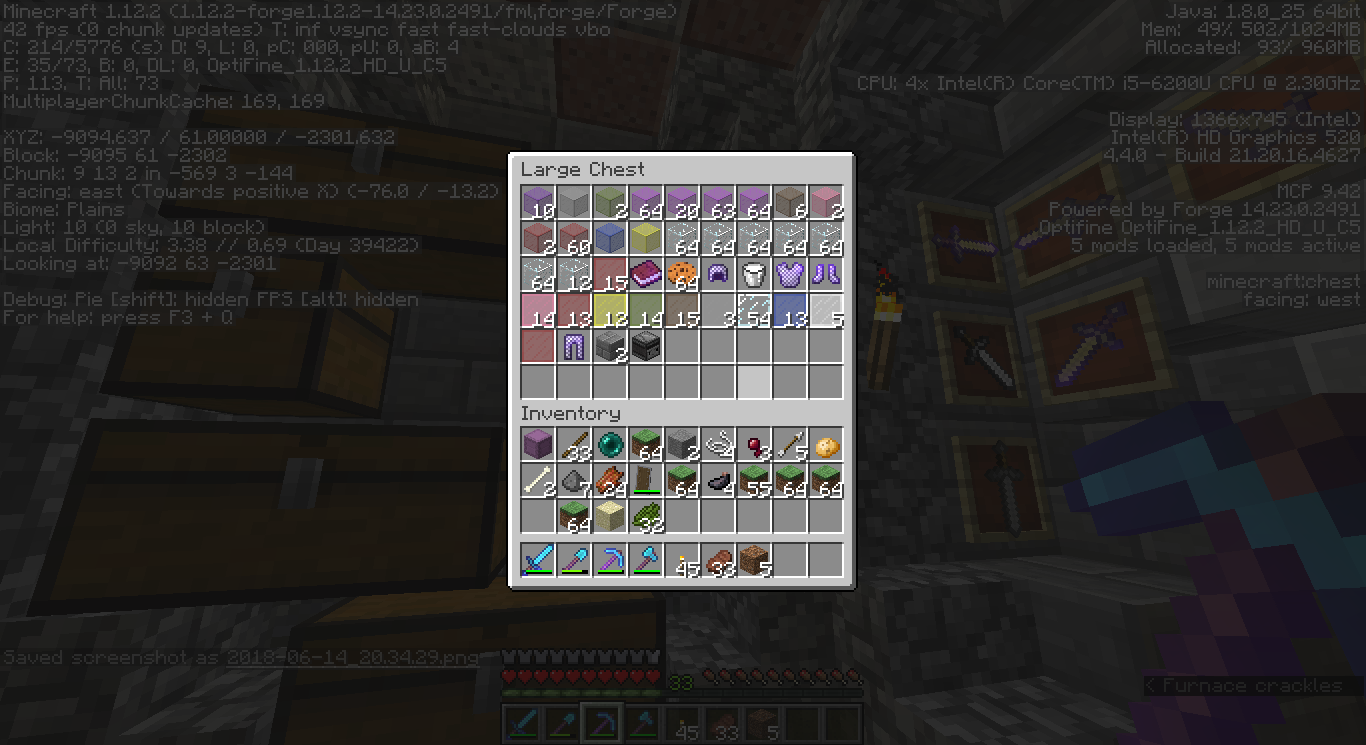Pick up the baked potato
Viewport: 1366px width, 745px height.
coord(826,444)
